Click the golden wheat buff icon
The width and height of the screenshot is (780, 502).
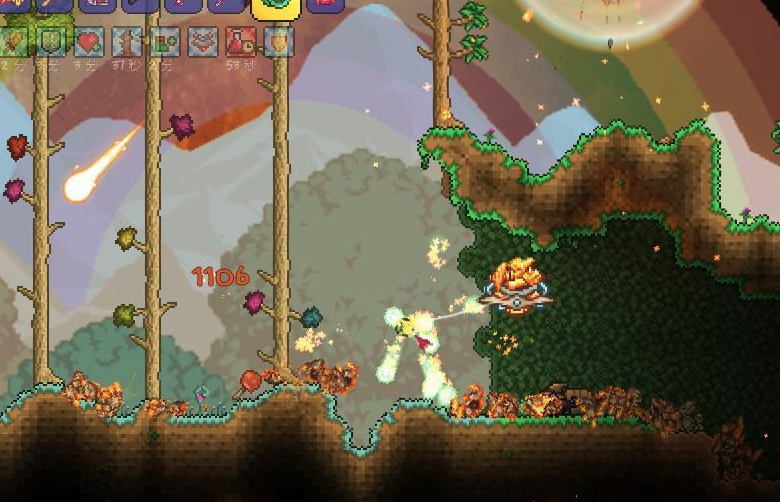click(x=13, y=42)
